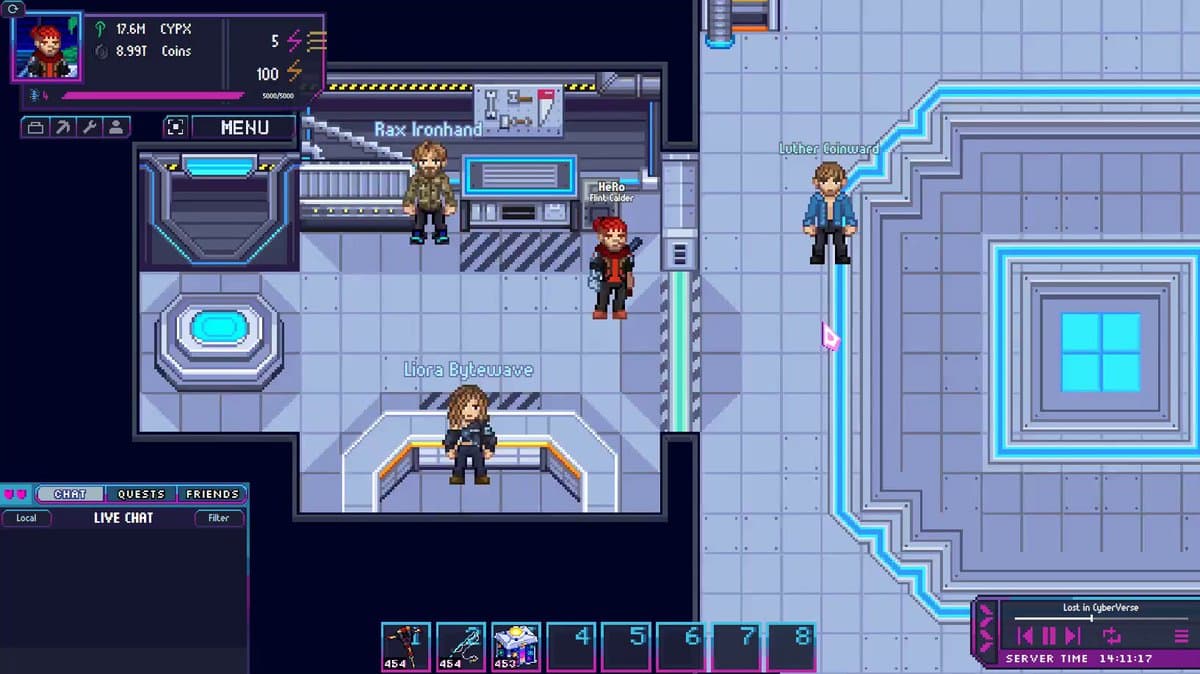Toggle the fullscreen frame icon
The image size is (1200, 674).
(175, 127)
